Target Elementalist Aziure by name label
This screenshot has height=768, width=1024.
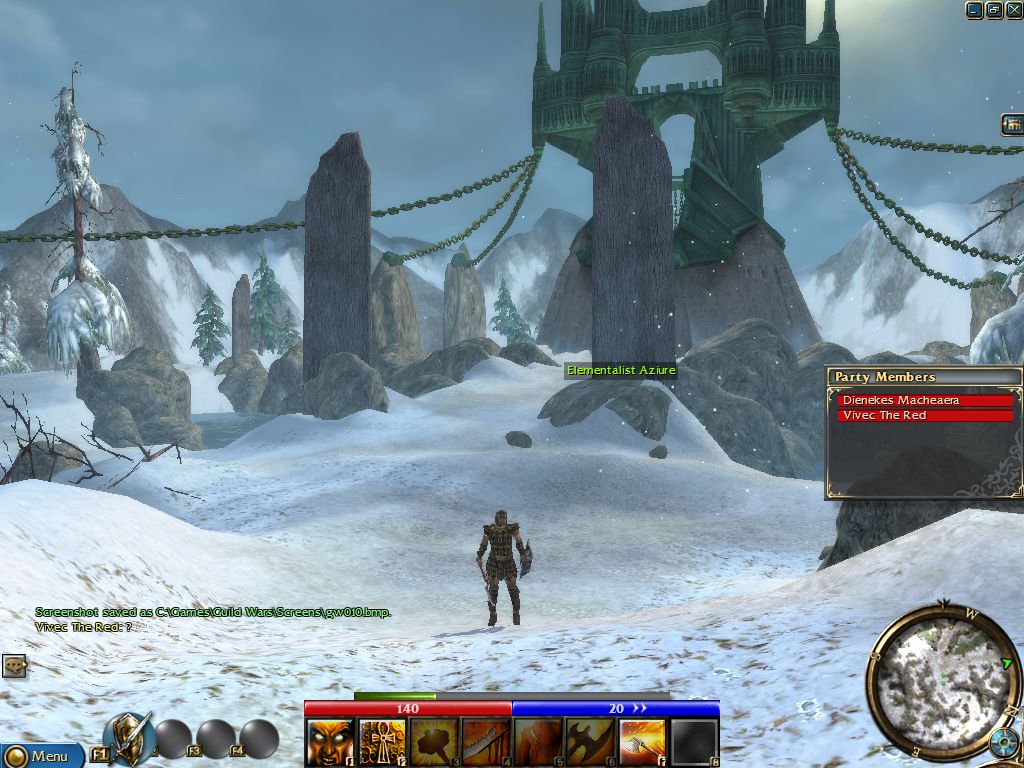click(621, 371)
